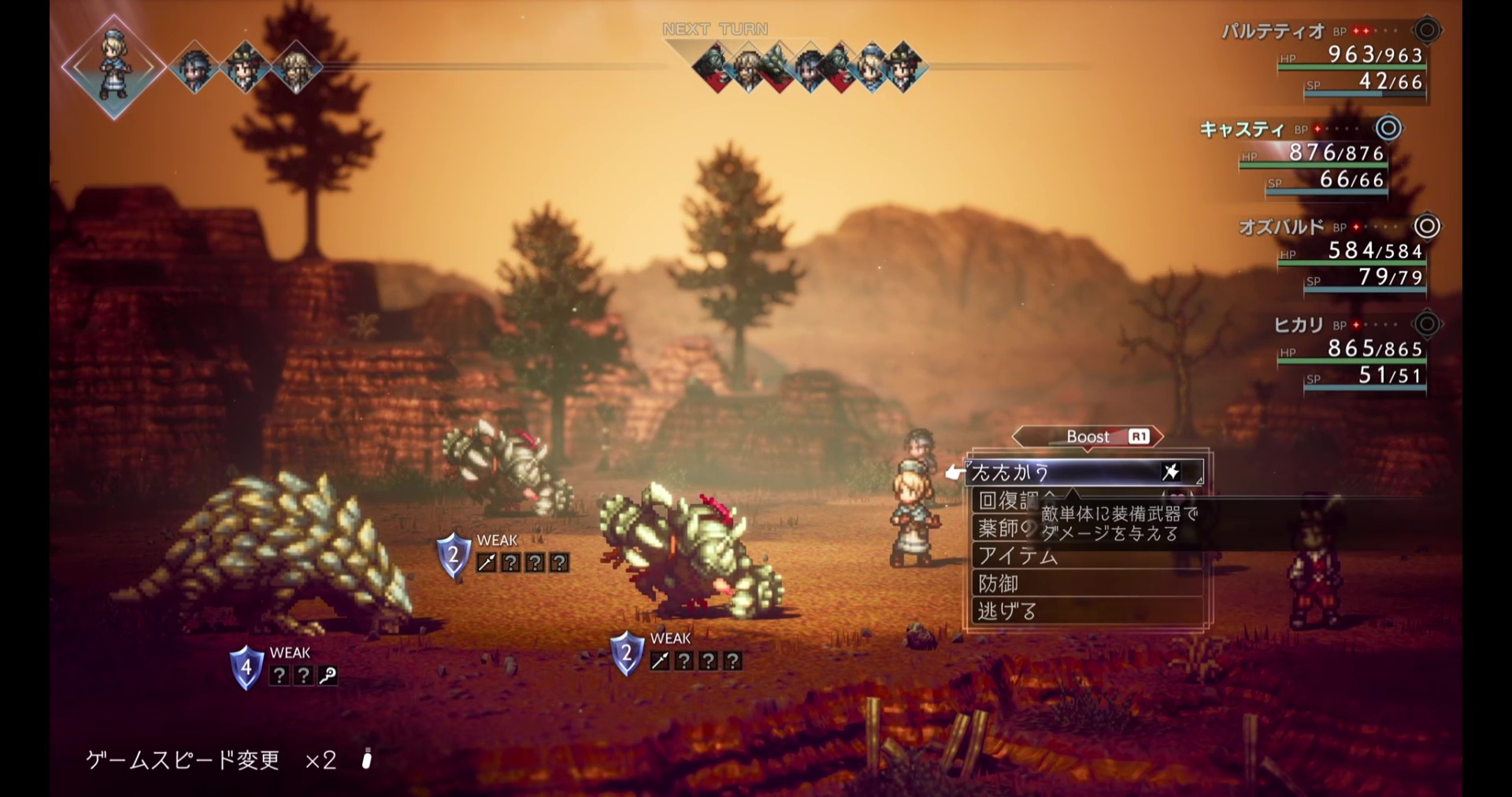Select party member オズバルド in status list
The height and width of the screenshot is (797, 1512).
(x=1281, y=227)
